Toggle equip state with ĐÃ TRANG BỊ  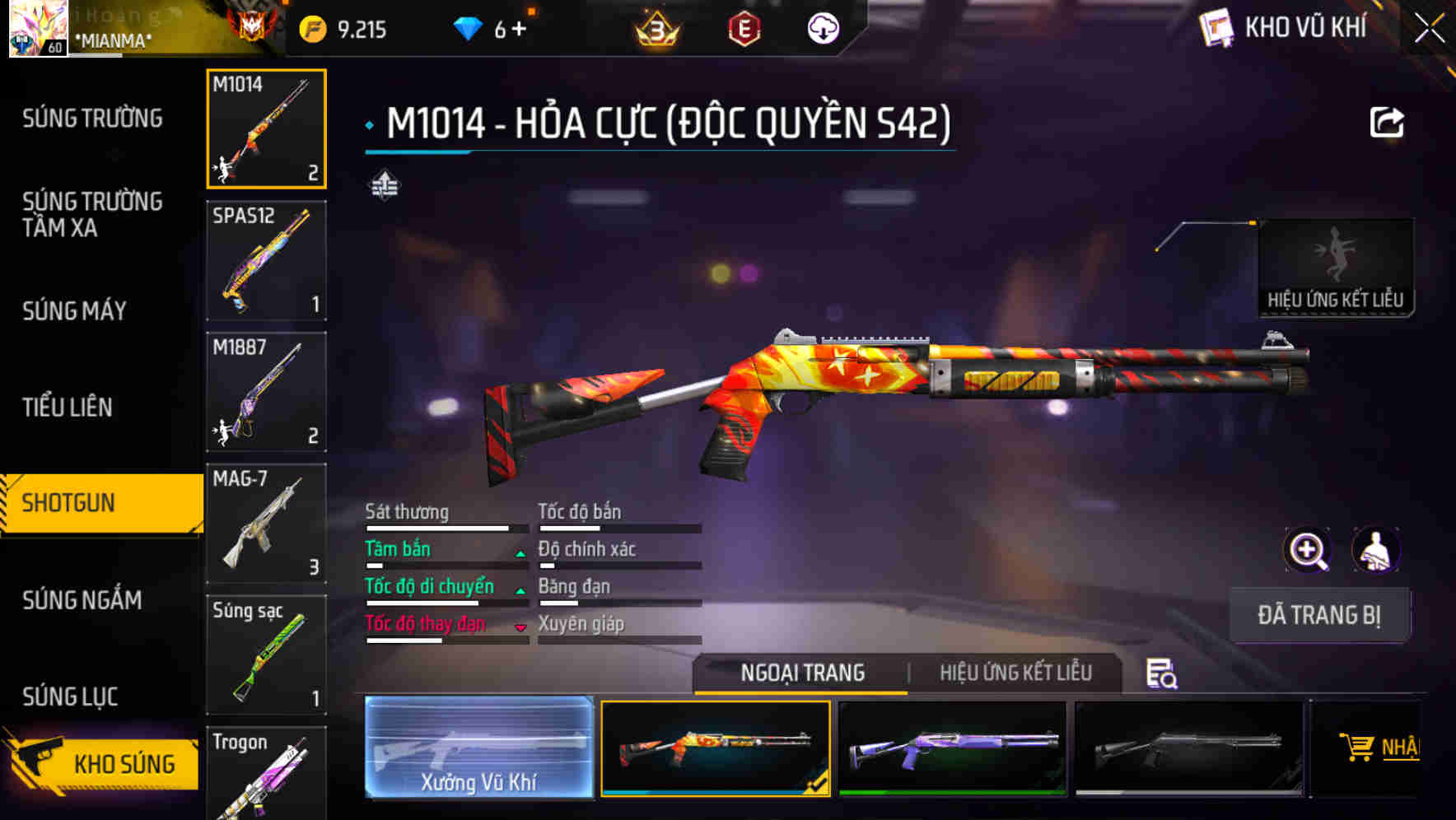click(1319, 615)
